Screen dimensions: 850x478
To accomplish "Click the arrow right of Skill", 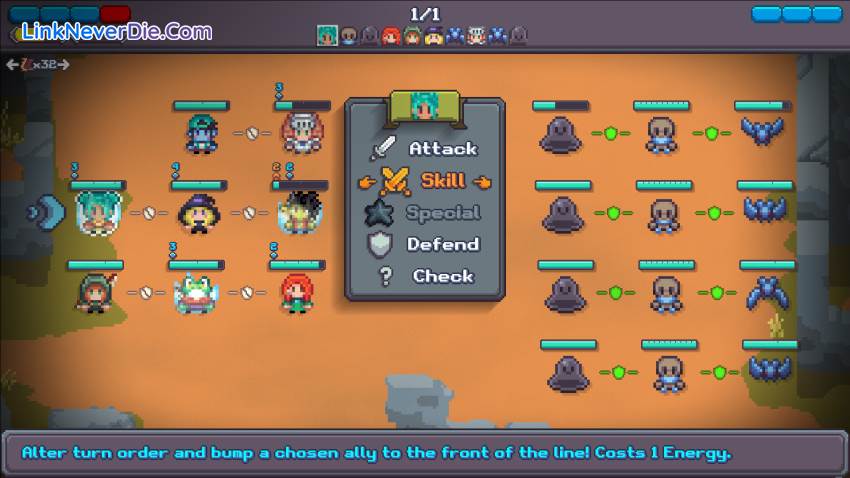I will point(484,181).
